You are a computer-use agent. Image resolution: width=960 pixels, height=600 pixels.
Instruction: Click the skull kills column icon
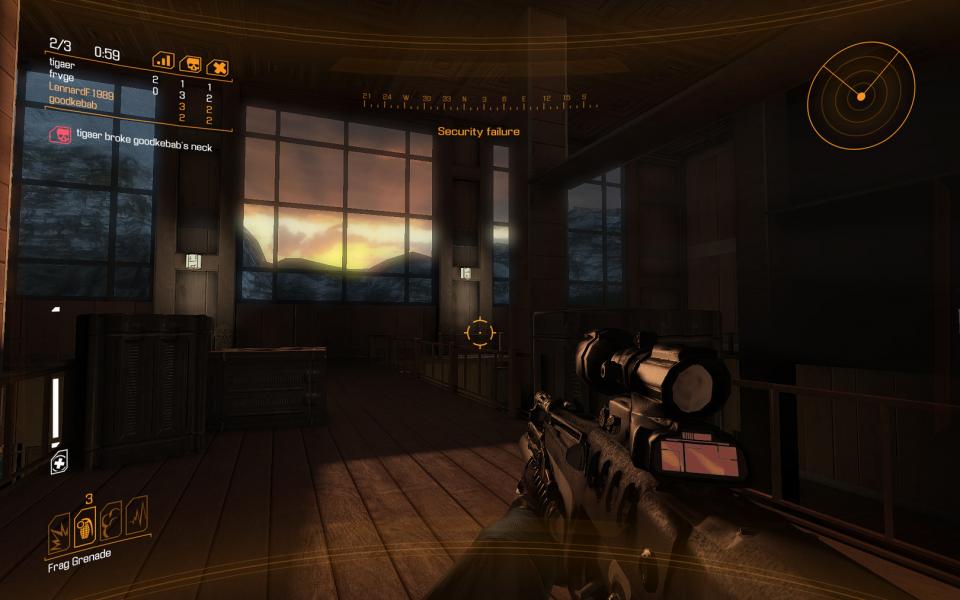(190, 65)
